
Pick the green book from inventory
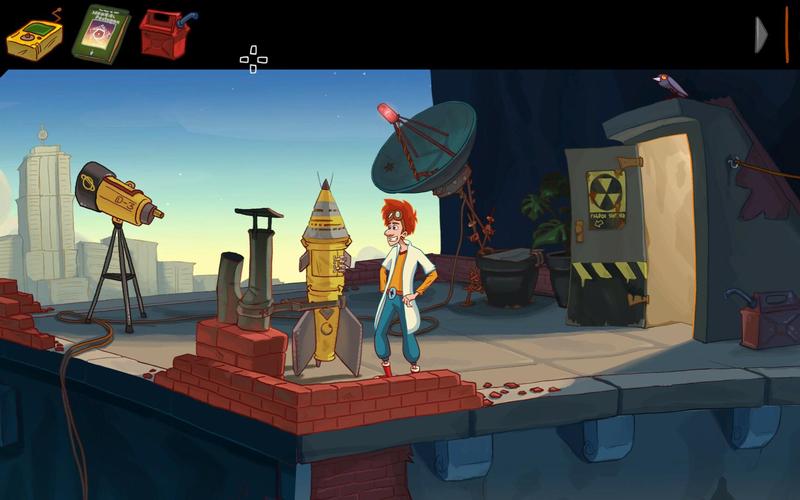tap(100, 33)
